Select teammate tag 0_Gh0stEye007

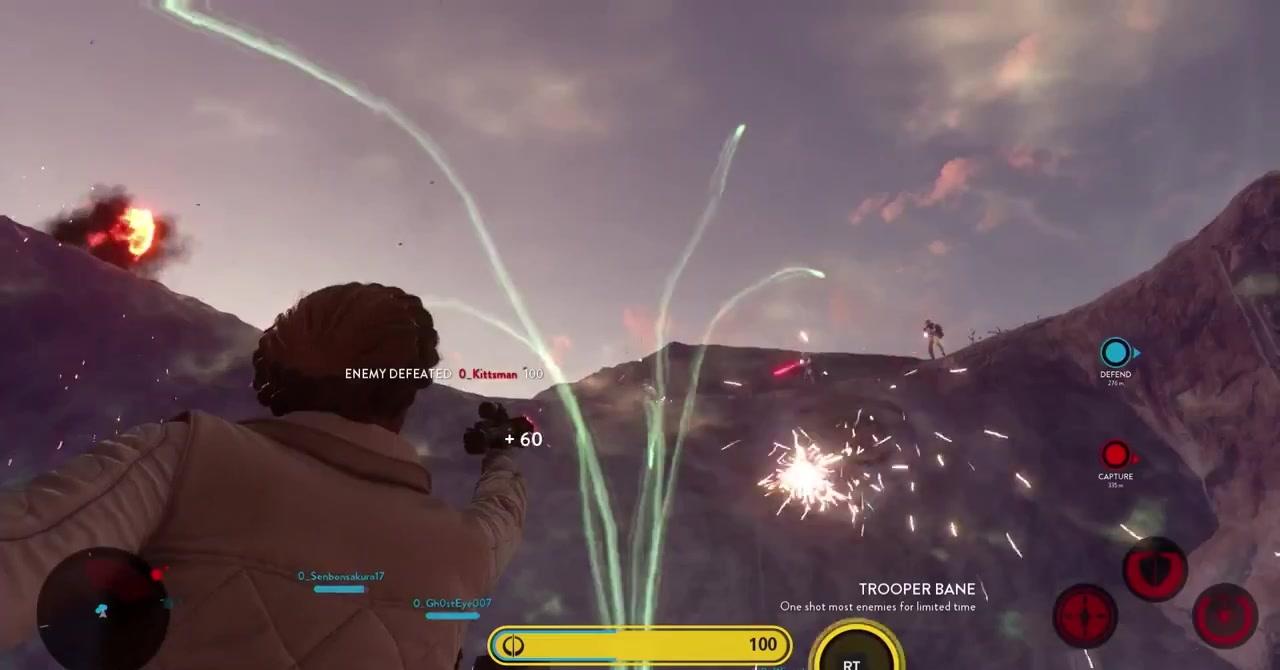452,604
